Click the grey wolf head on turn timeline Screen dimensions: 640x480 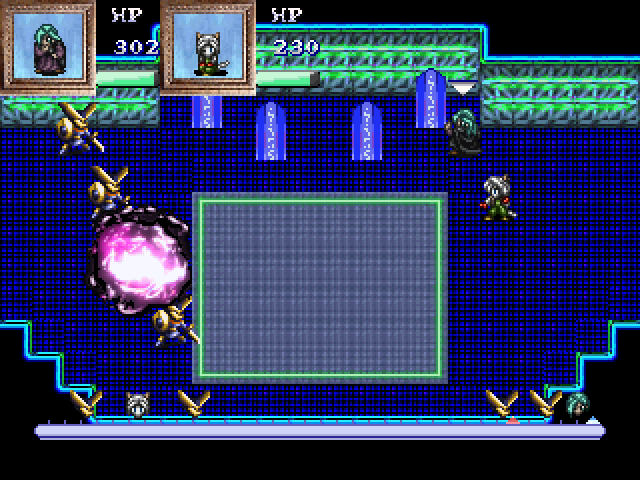[138, 404]
